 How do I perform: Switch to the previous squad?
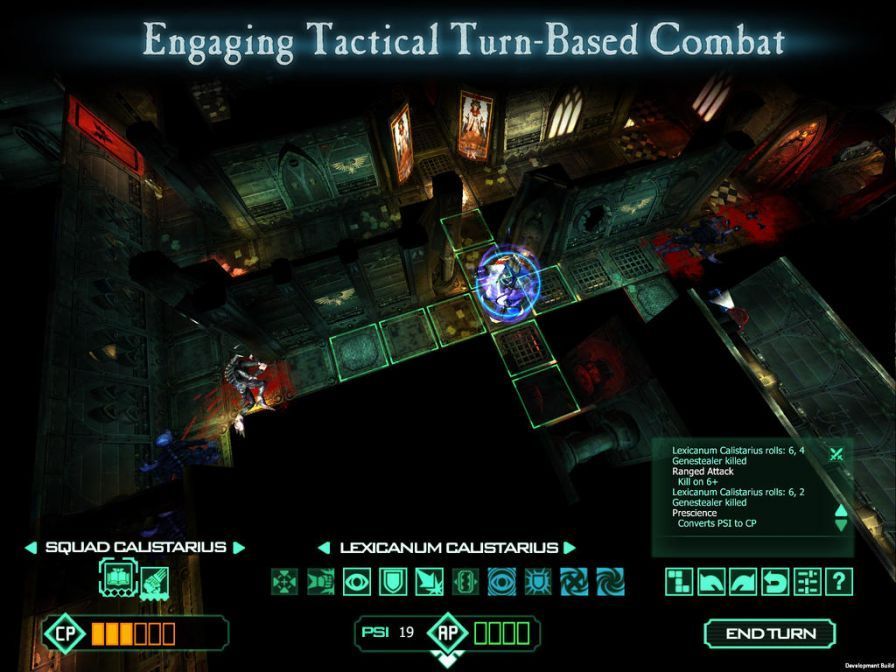pyautogui.click(x=30, y=548)
